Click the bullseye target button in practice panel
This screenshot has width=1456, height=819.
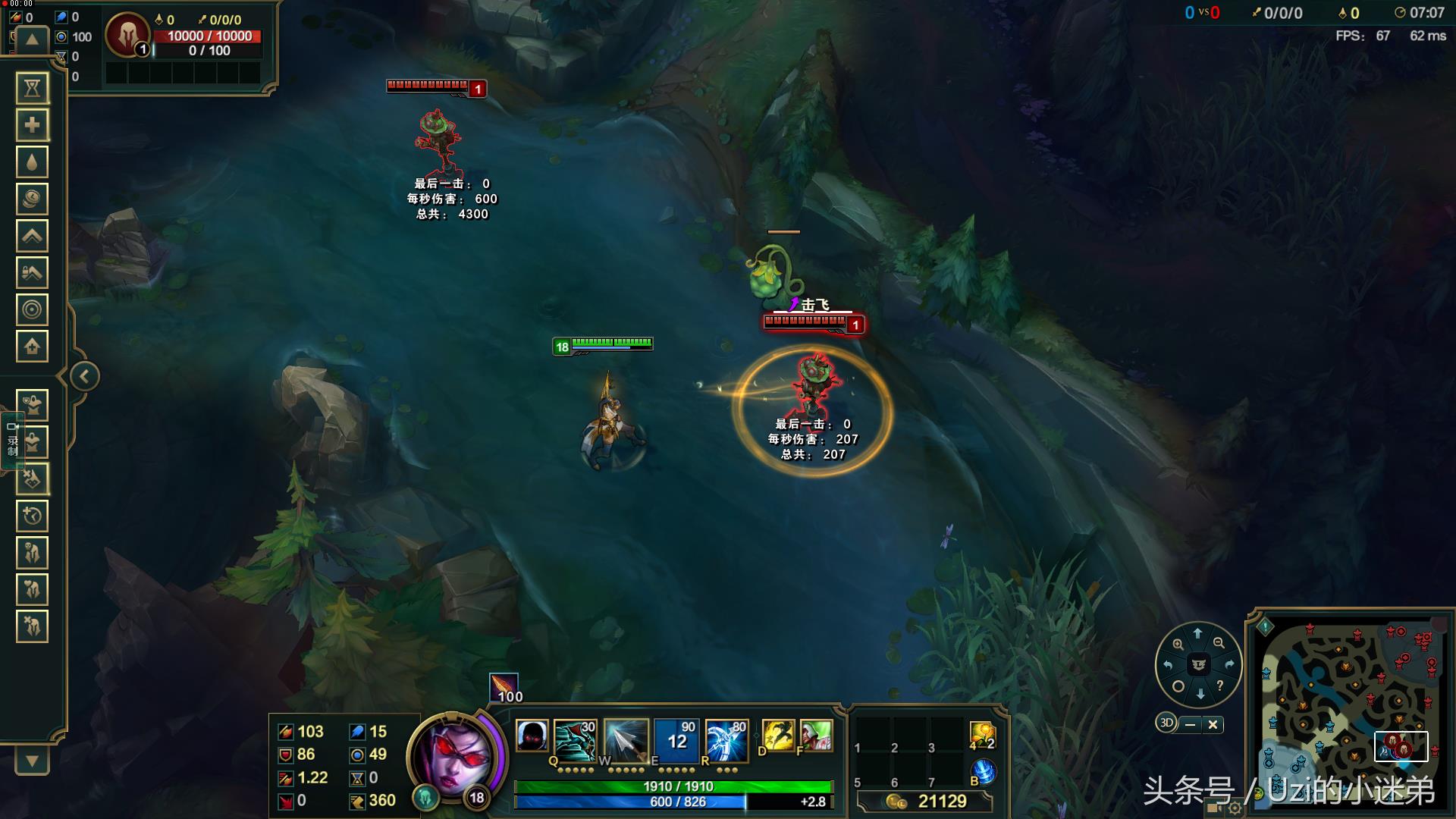click(32, 309)
